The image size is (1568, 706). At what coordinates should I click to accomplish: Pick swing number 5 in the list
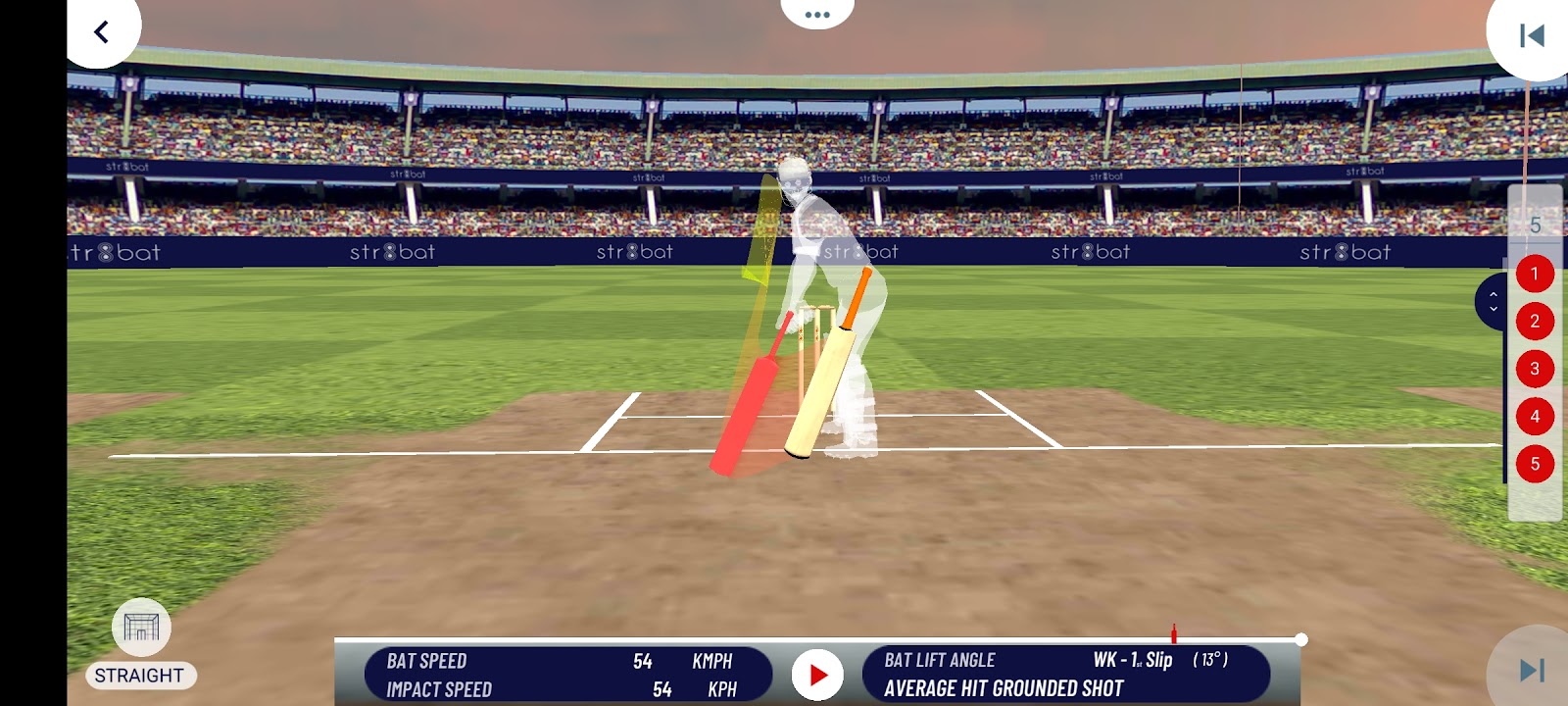coord(1535,464)
